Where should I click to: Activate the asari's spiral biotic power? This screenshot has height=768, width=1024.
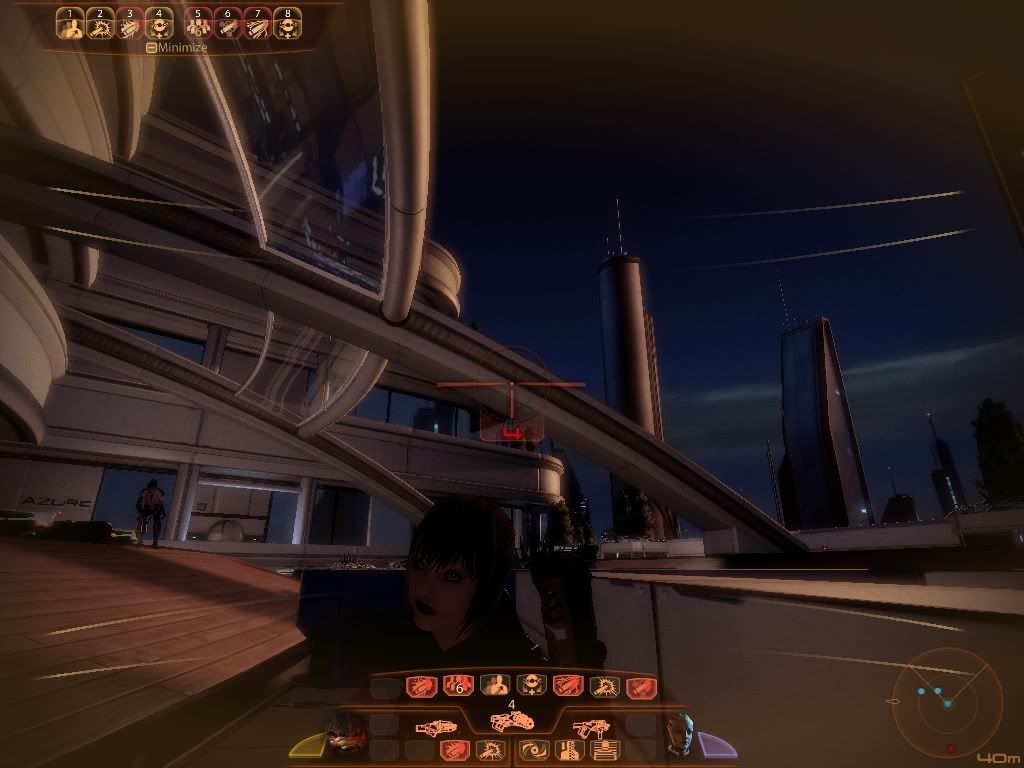[534, 749]
